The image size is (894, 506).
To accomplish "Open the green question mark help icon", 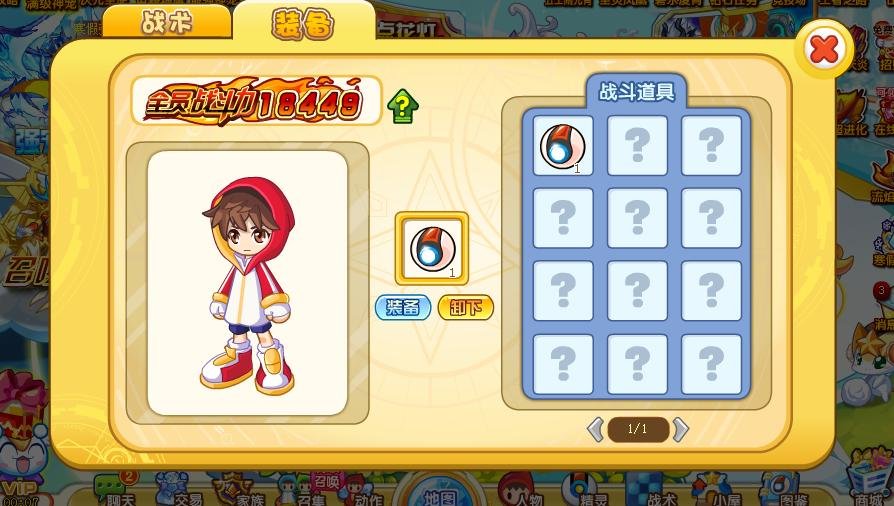I will tap(402, 106).
